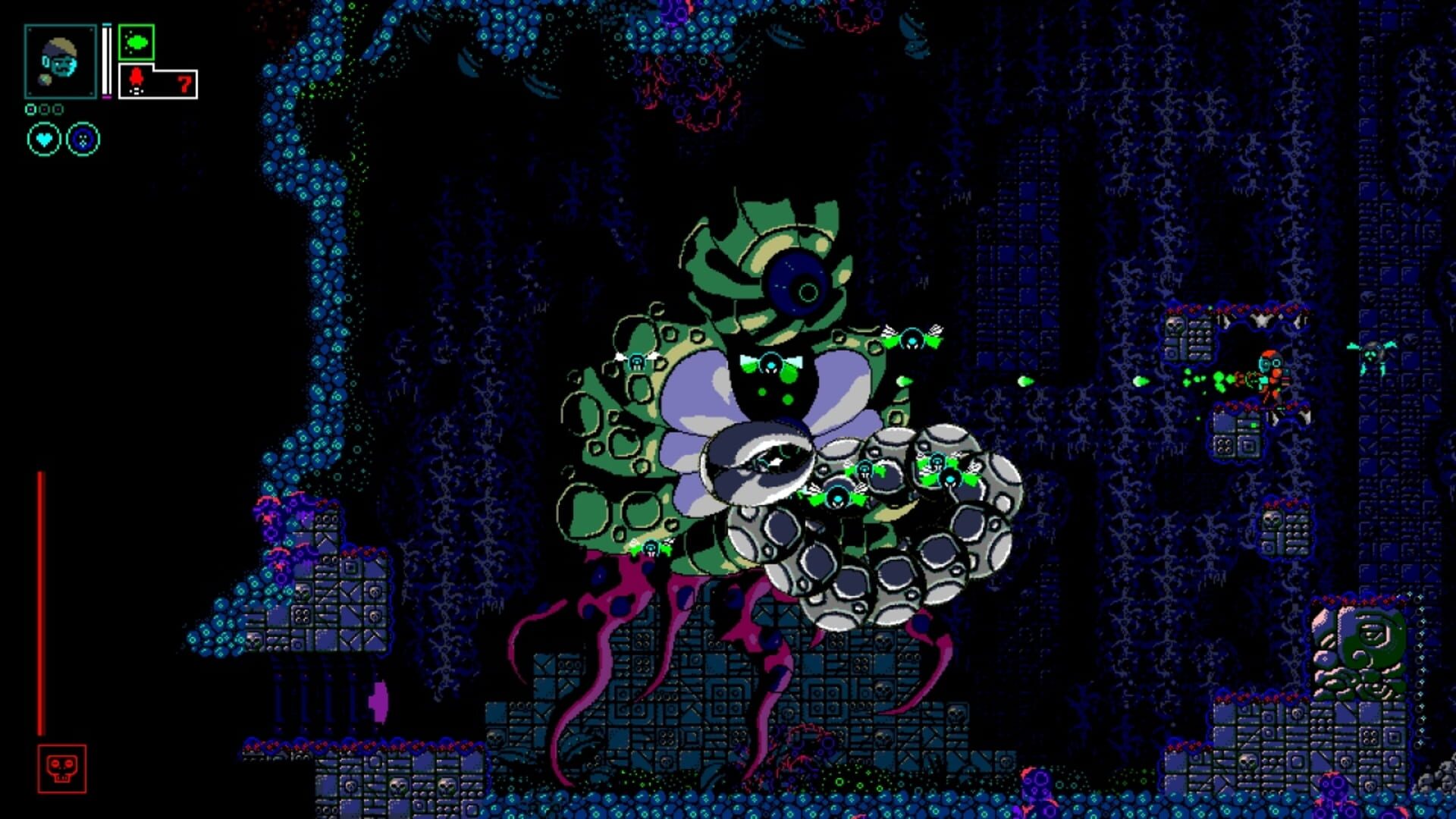Click the red rocket missile icon
Screen dimensions: 1456x819
coord(136,77)
